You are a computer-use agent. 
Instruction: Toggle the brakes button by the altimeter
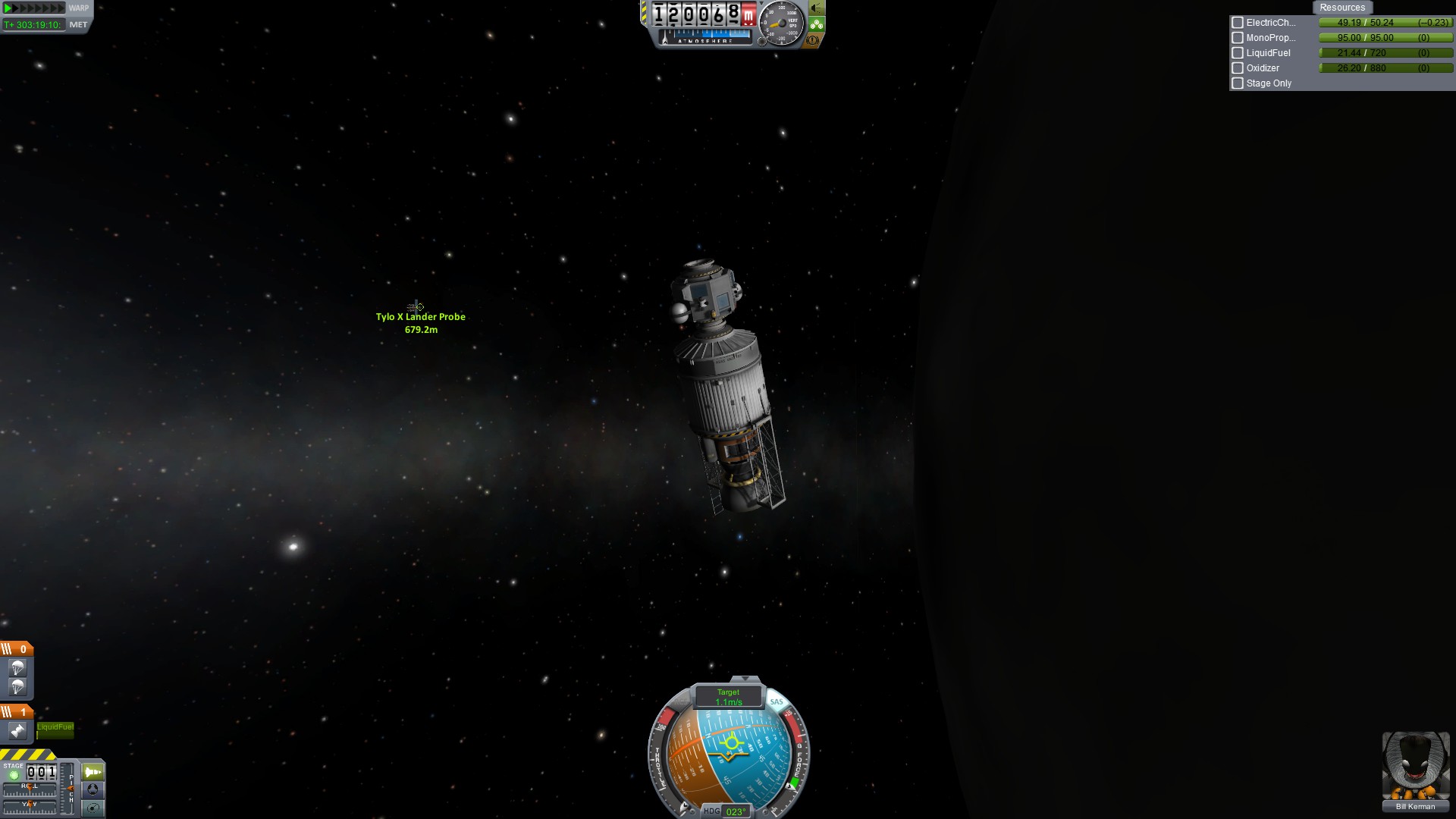813,40
